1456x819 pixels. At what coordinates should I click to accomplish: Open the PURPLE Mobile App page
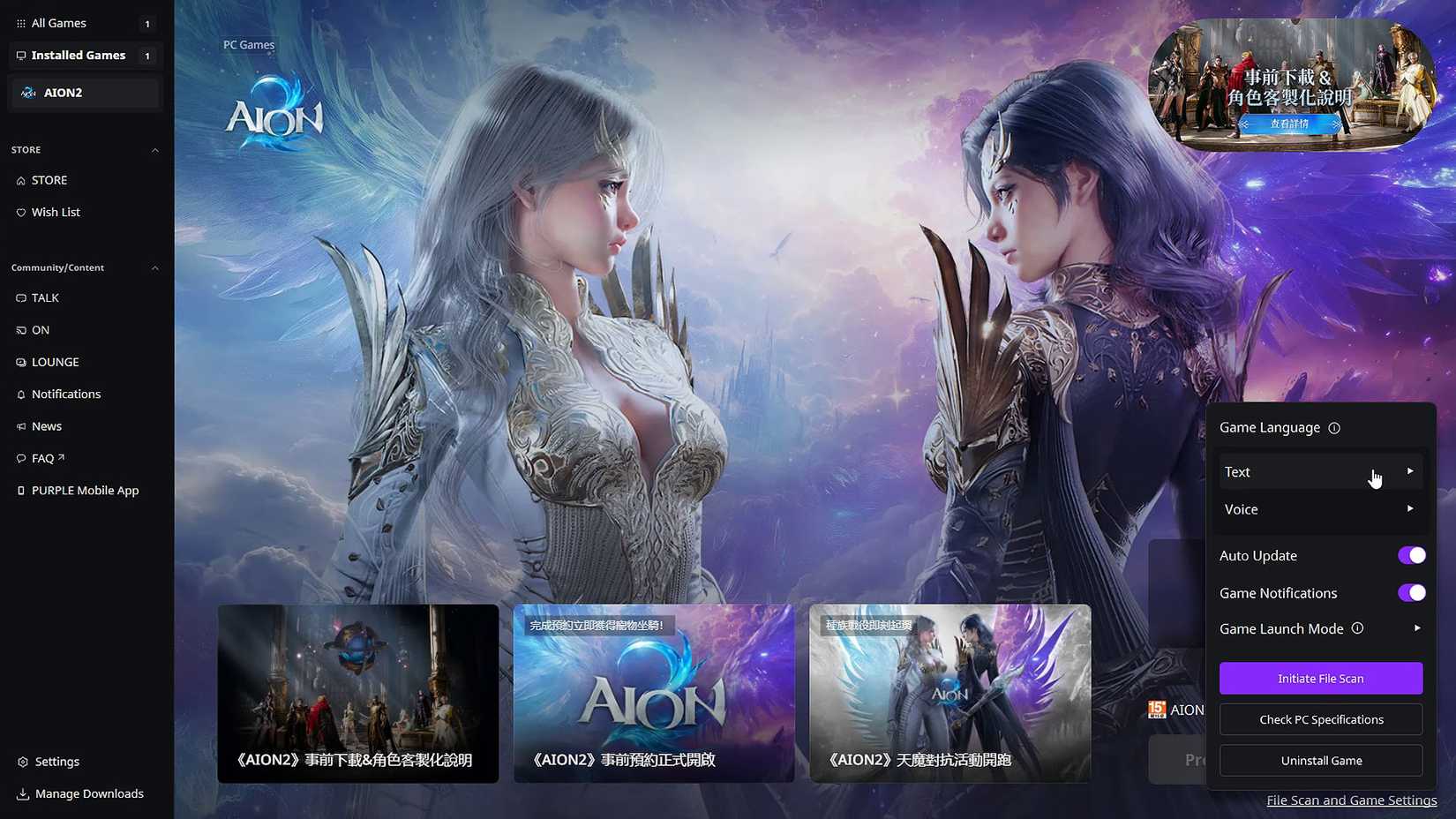click(x=85, y=490)
